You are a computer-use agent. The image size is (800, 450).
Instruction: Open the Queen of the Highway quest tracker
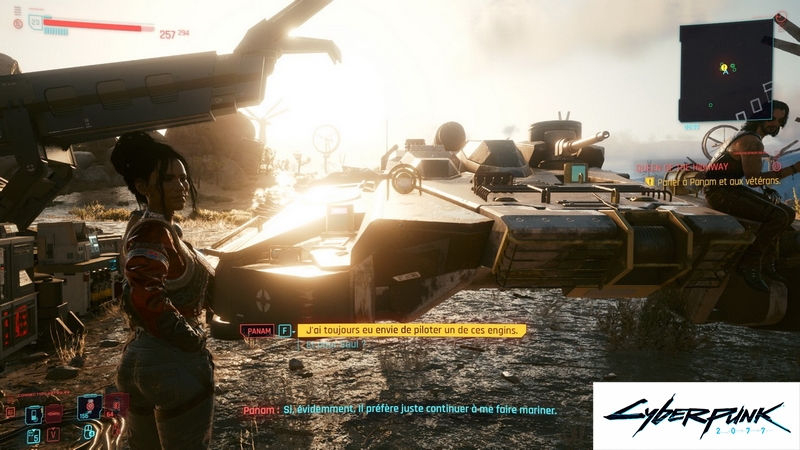click(x=697, y=168)
